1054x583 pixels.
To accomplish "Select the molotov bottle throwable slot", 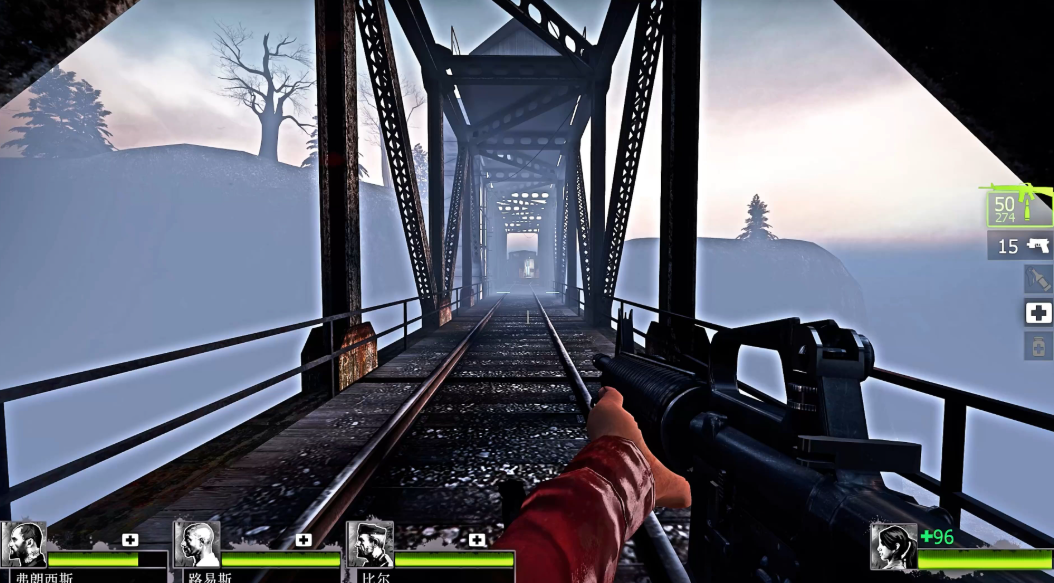I will pos(1038,279).
